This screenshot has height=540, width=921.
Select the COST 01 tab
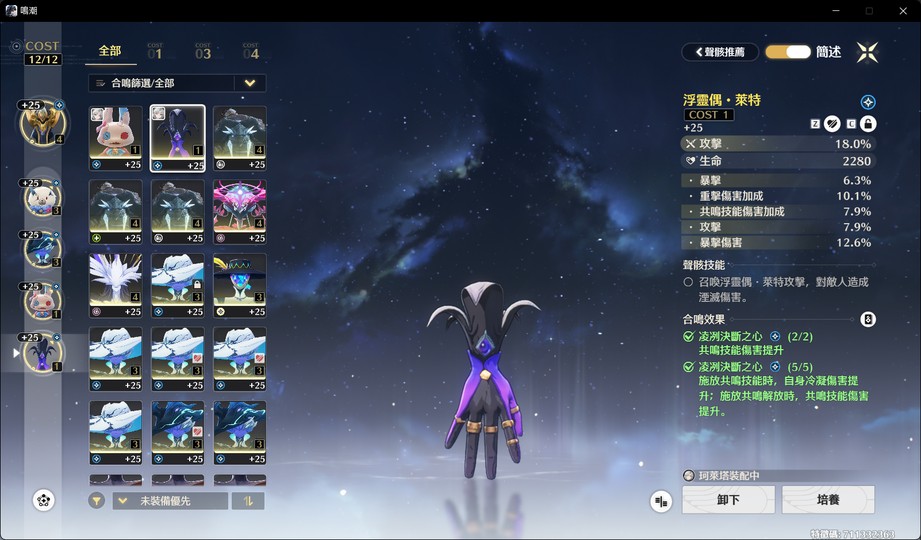coord(155,51)
